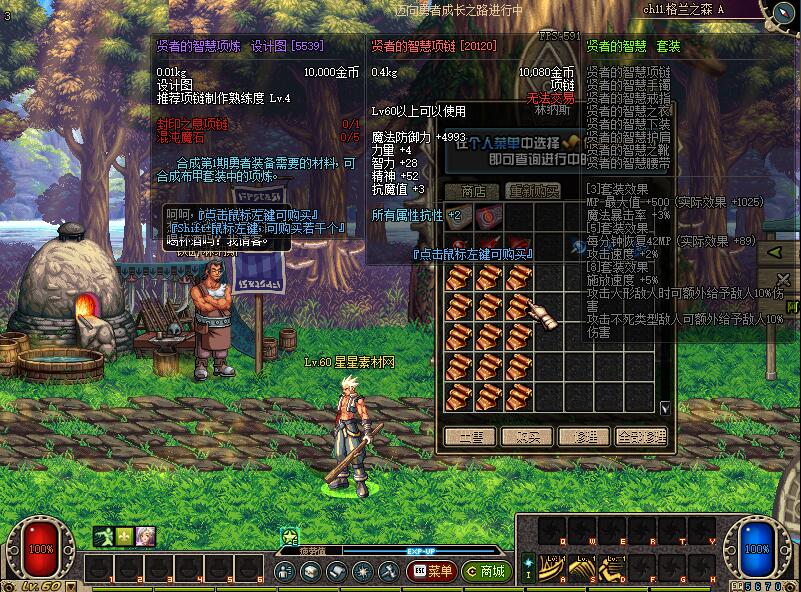Expand the dropdown arrow beside Lv.60
The width and height of the screenshot is (801, 592).
point(68,586)
